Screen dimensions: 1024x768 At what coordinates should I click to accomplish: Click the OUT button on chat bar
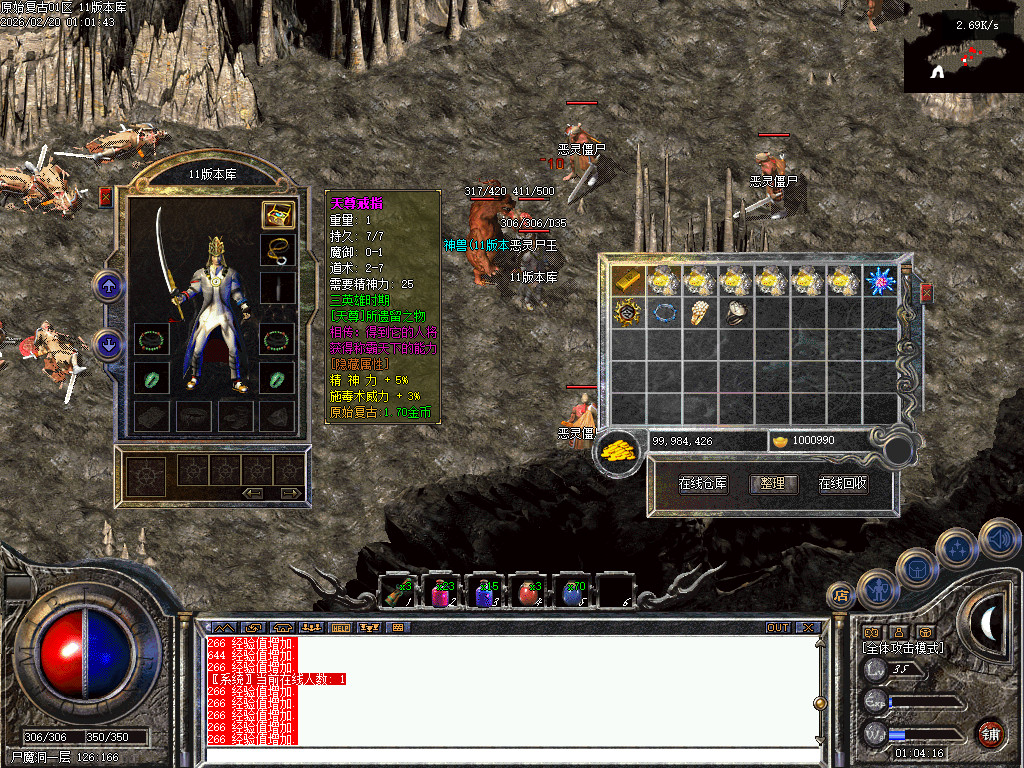click(777, 628)
